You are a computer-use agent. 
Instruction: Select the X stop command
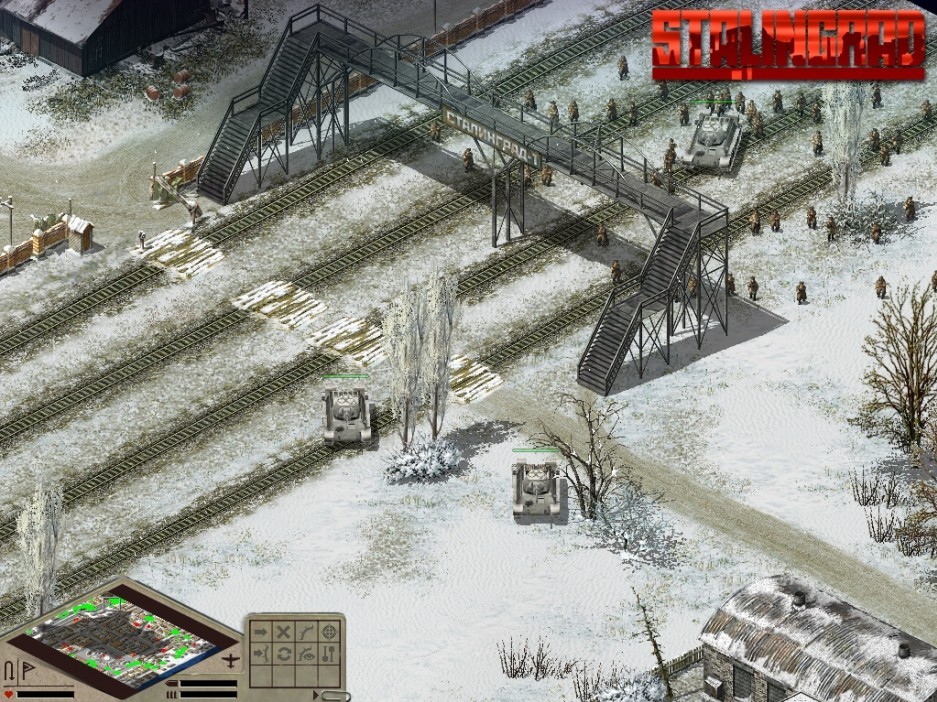pos(284,632)
